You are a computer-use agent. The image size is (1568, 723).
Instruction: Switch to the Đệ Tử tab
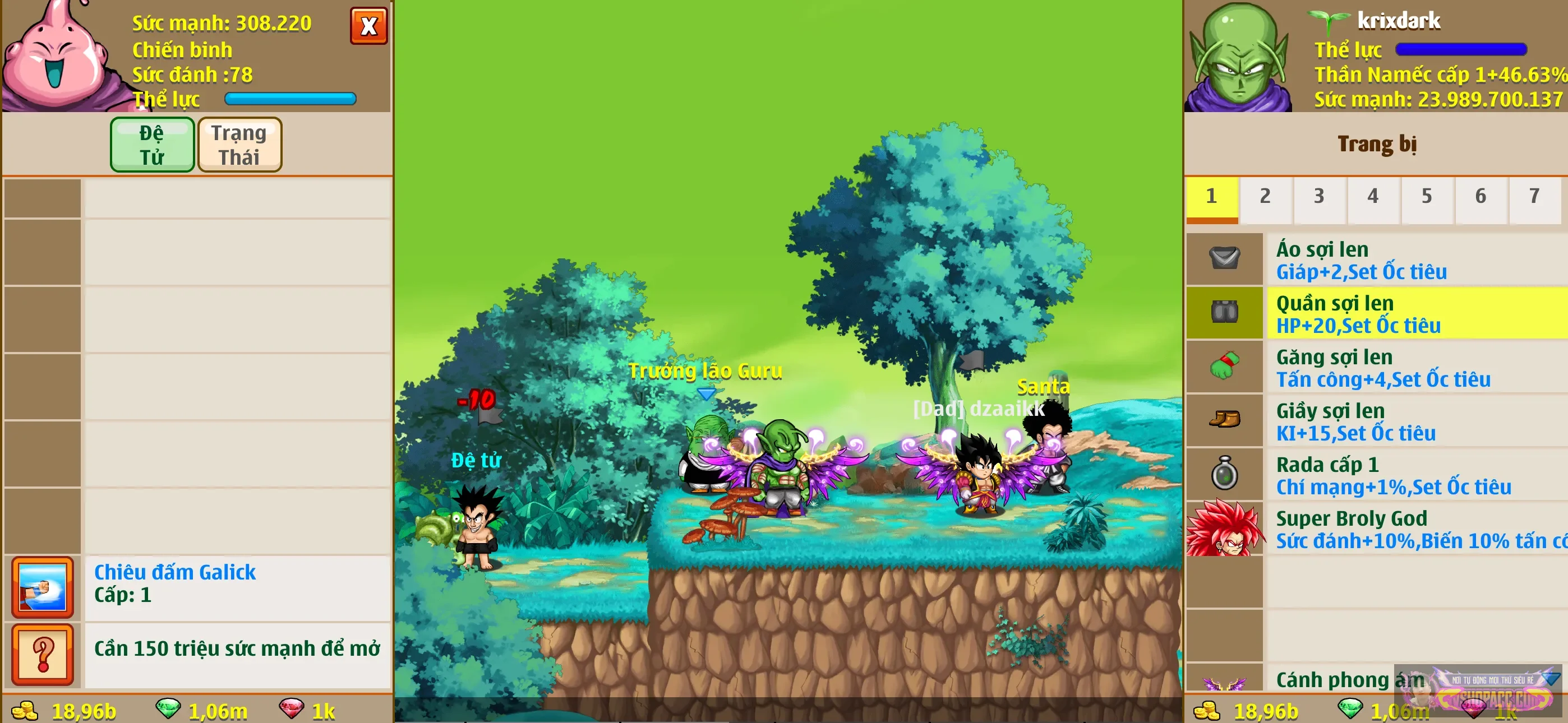152,145
